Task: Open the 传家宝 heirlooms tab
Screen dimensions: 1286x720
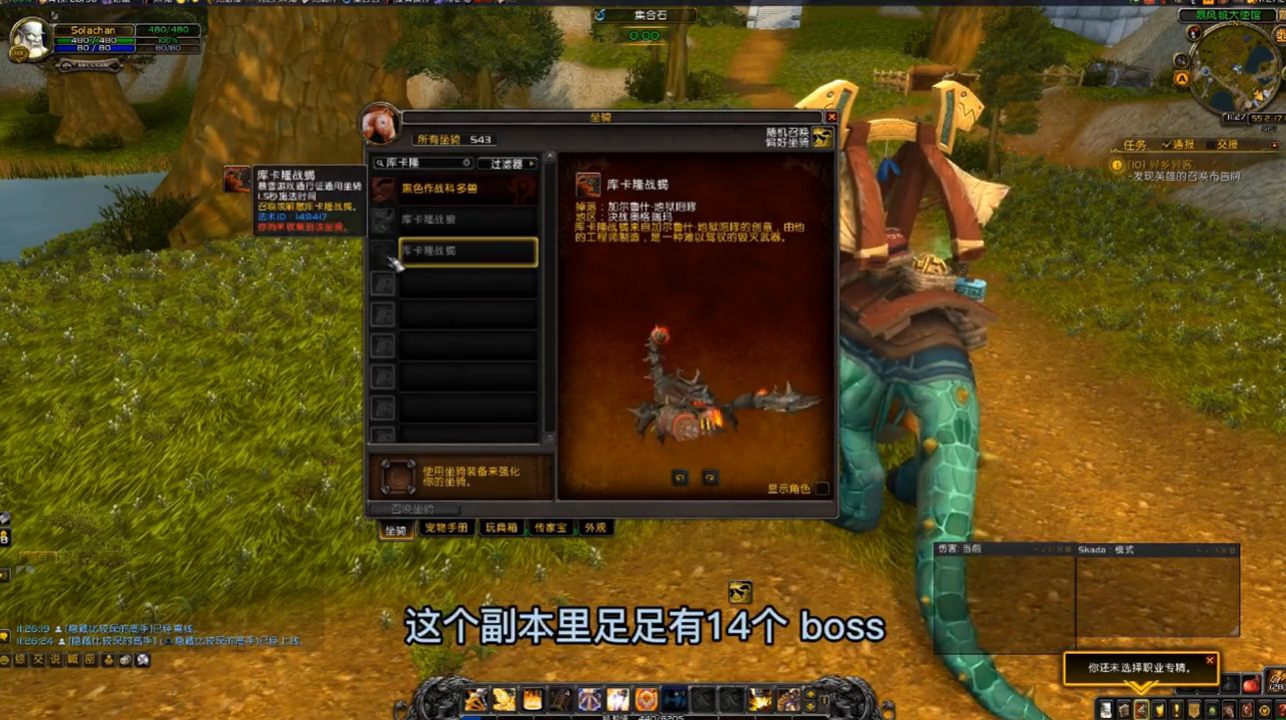Action: coord(550,528)
